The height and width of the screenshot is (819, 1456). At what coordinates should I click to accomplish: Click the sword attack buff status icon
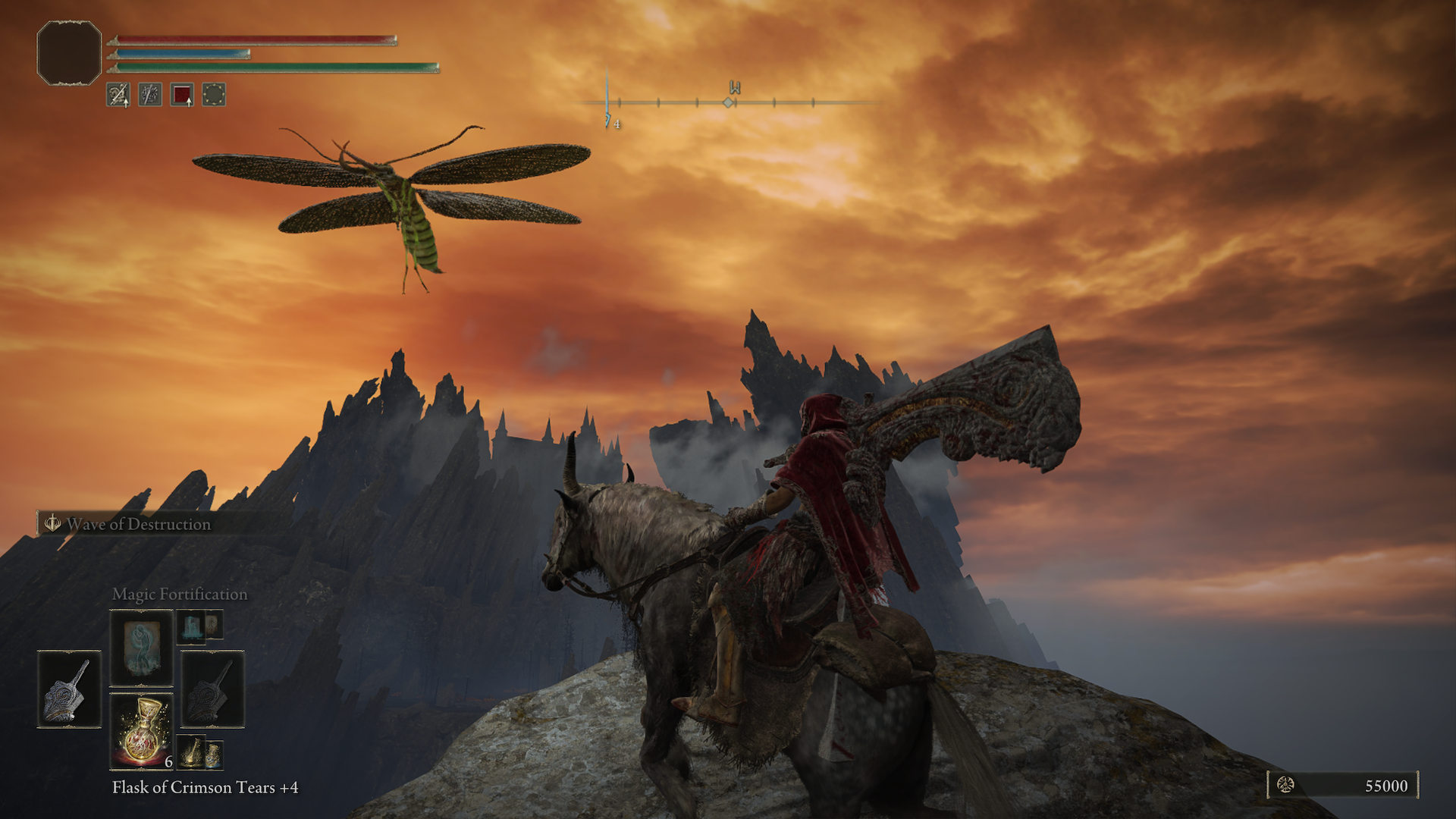pos(118,95)
